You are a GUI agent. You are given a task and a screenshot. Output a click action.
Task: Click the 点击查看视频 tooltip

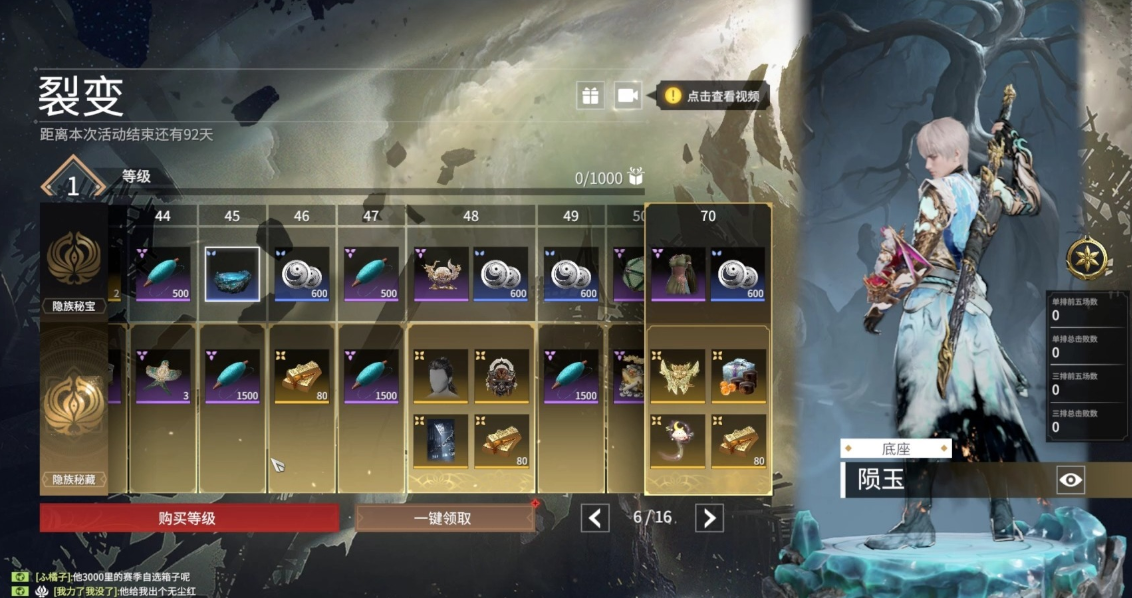tap(714, 96)
